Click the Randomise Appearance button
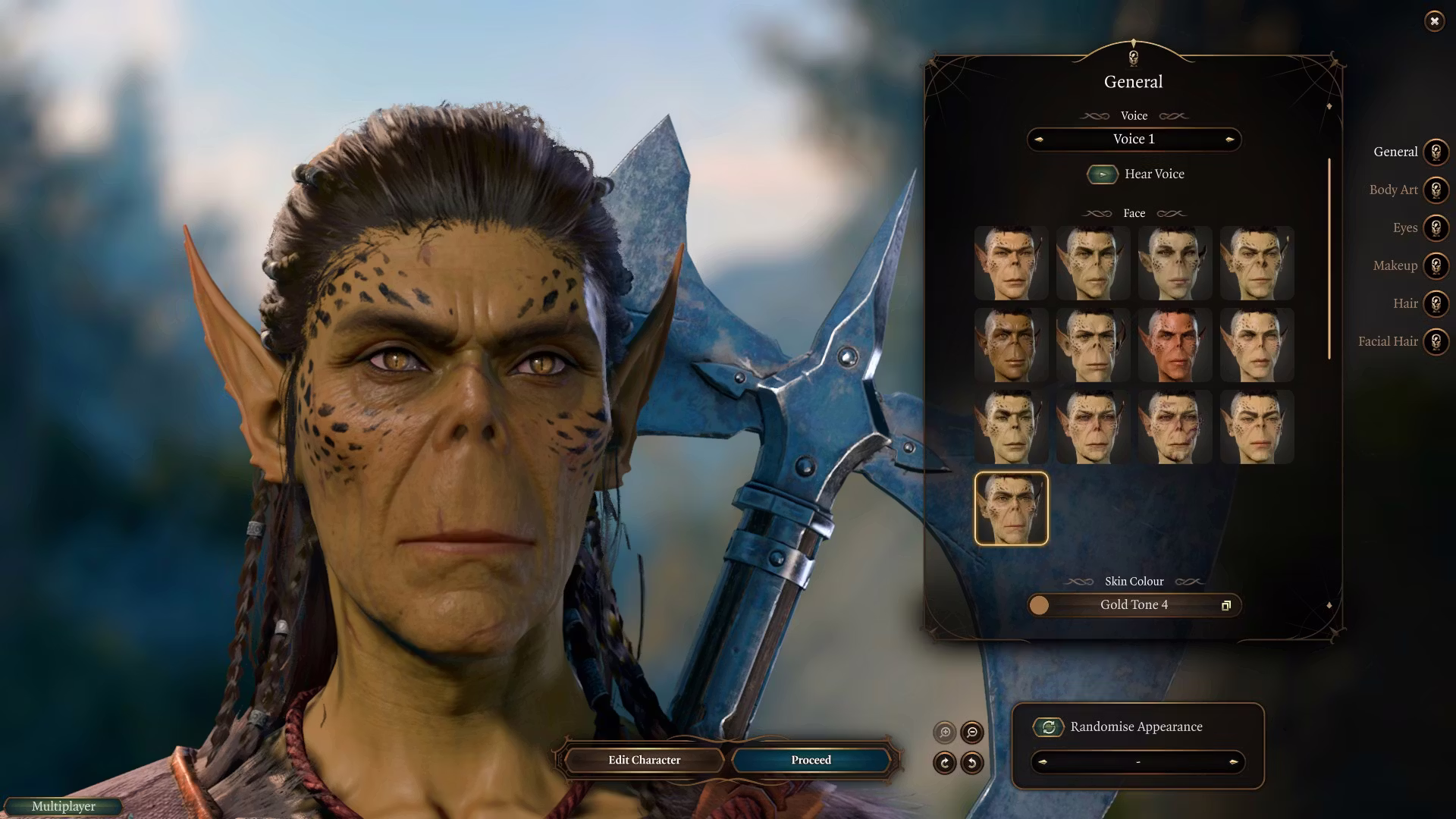This screenshot has width=1456, height=819. click(x=1049, y=727)
